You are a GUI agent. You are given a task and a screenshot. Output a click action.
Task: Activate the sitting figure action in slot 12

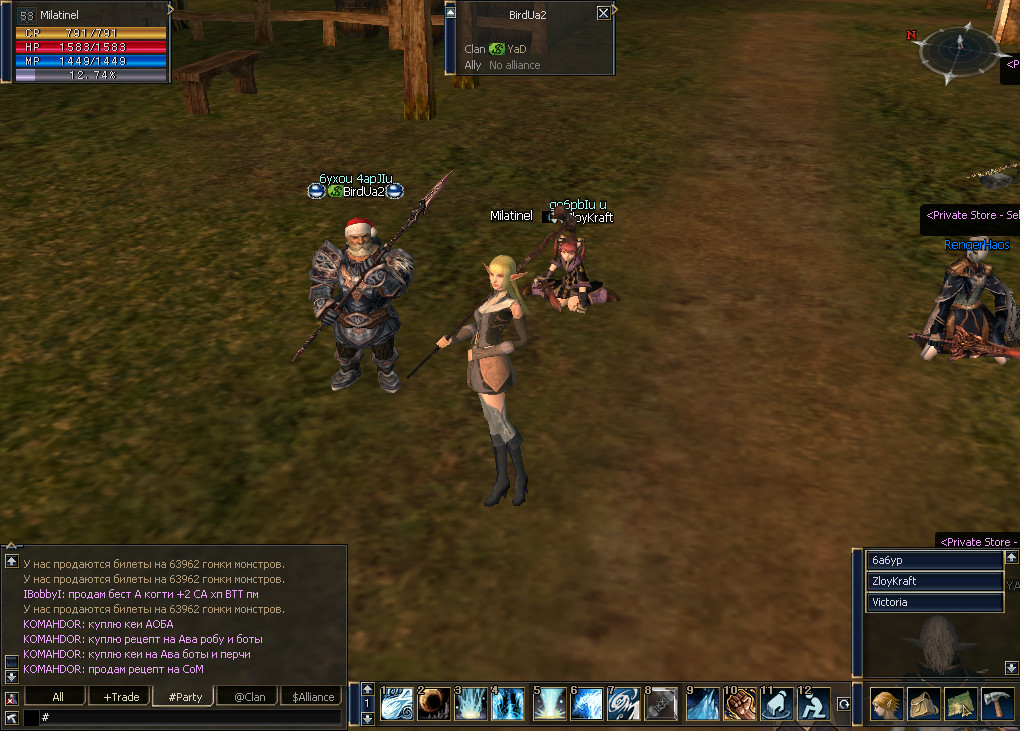point(814,703)
